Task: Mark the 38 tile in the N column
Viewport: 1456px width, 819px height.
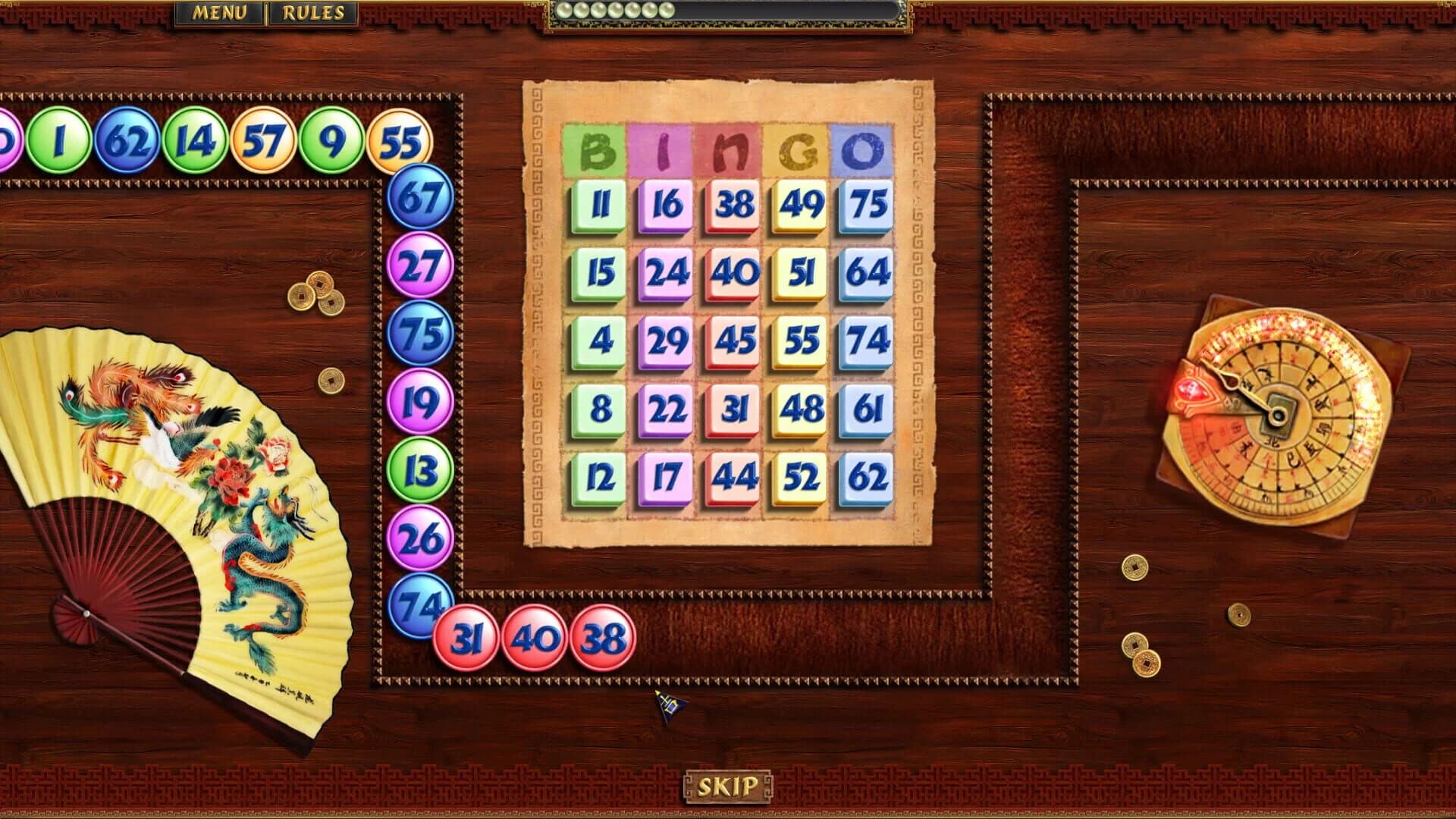Action: pos(735,203)
